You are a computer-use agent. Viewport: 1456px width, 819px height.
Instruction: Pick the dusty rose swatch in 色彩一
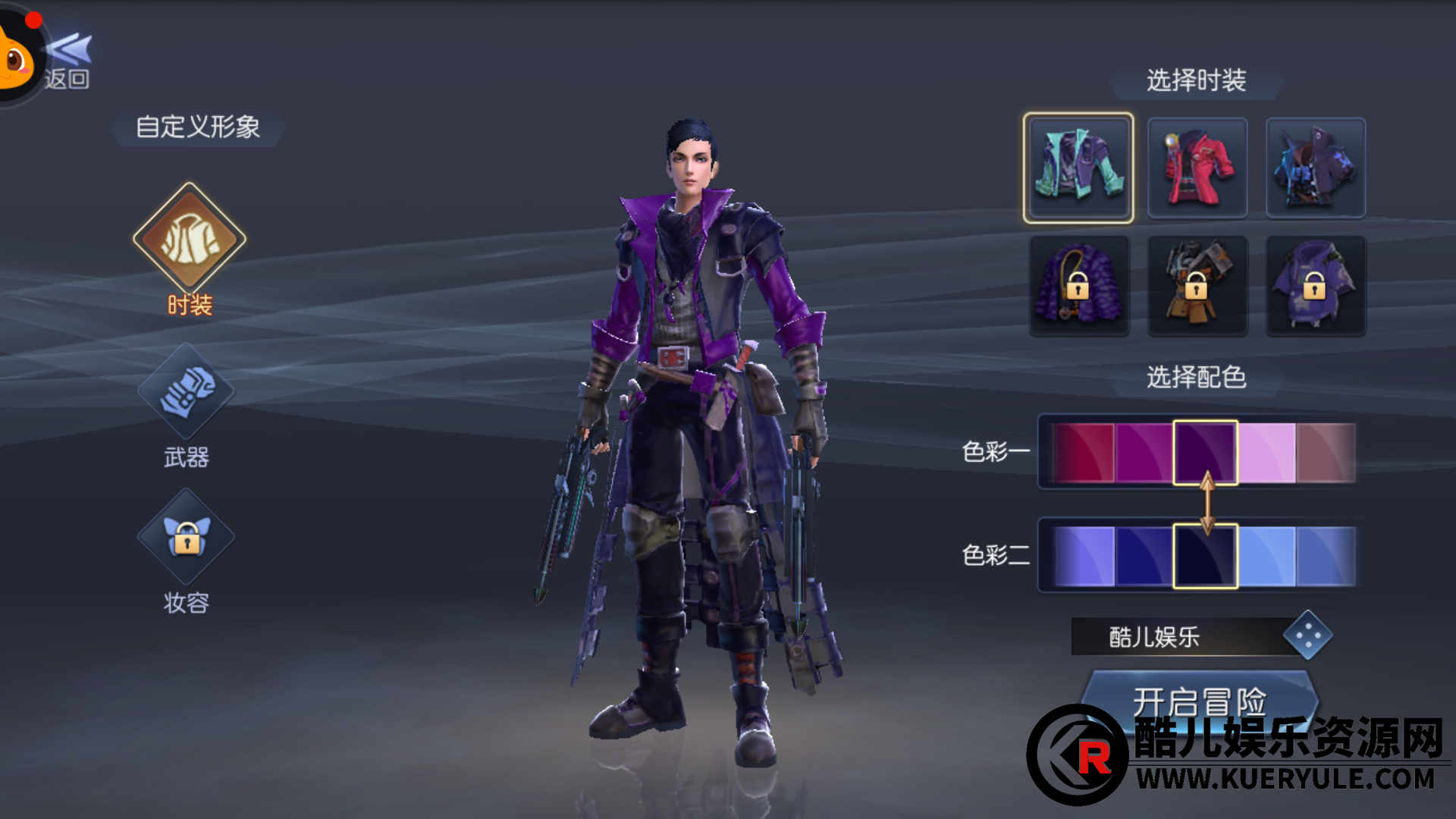pyautogui.click(x=1326, y=453)
